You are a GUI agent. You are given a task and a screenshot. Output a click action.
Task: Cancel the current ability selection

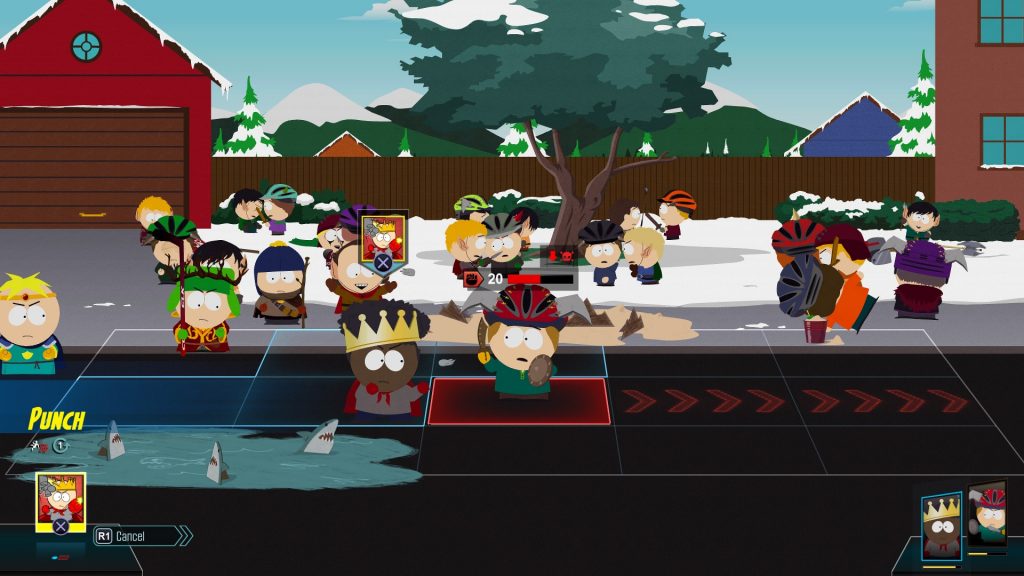point(141,536)
